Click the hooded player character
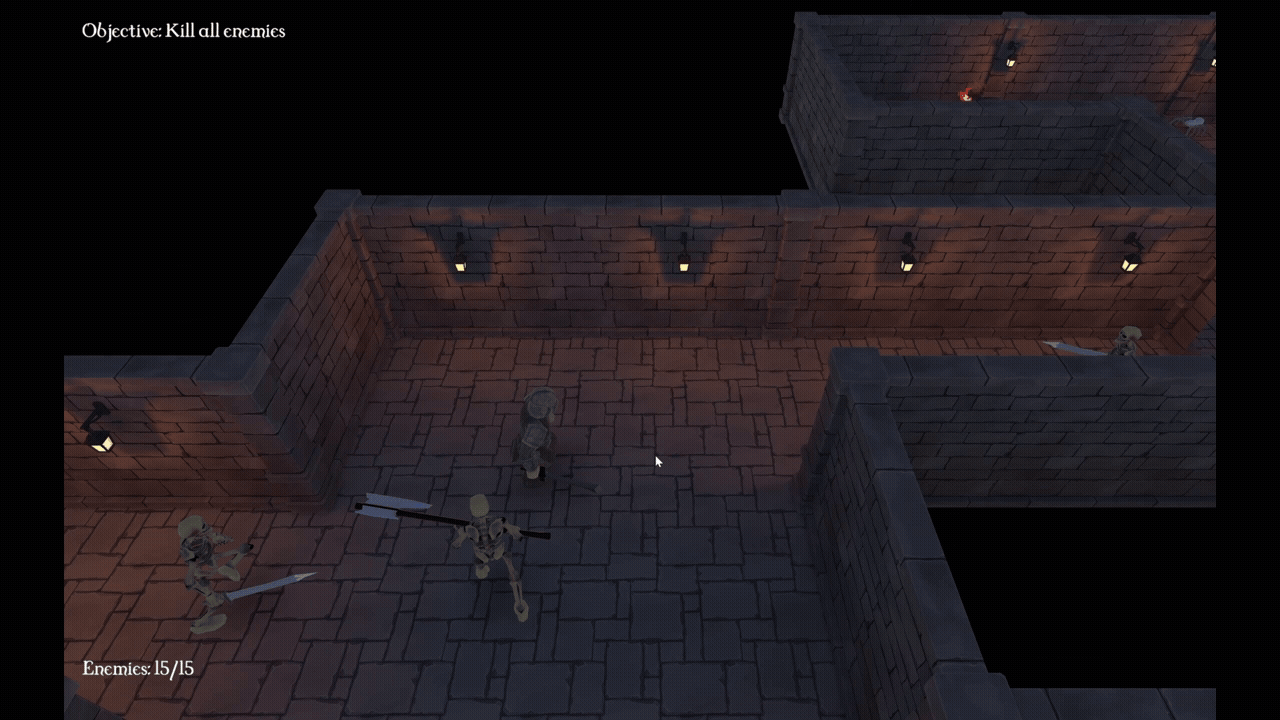This screenshot has width=1280, height=720. coord(537,430)
